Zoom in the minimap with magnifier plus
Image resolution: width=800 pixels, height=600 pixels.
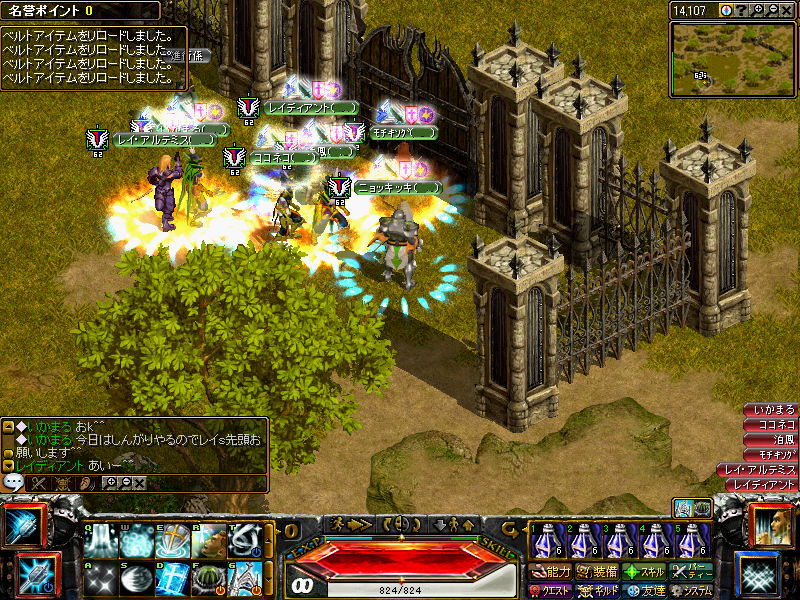(x=759, y=10)
